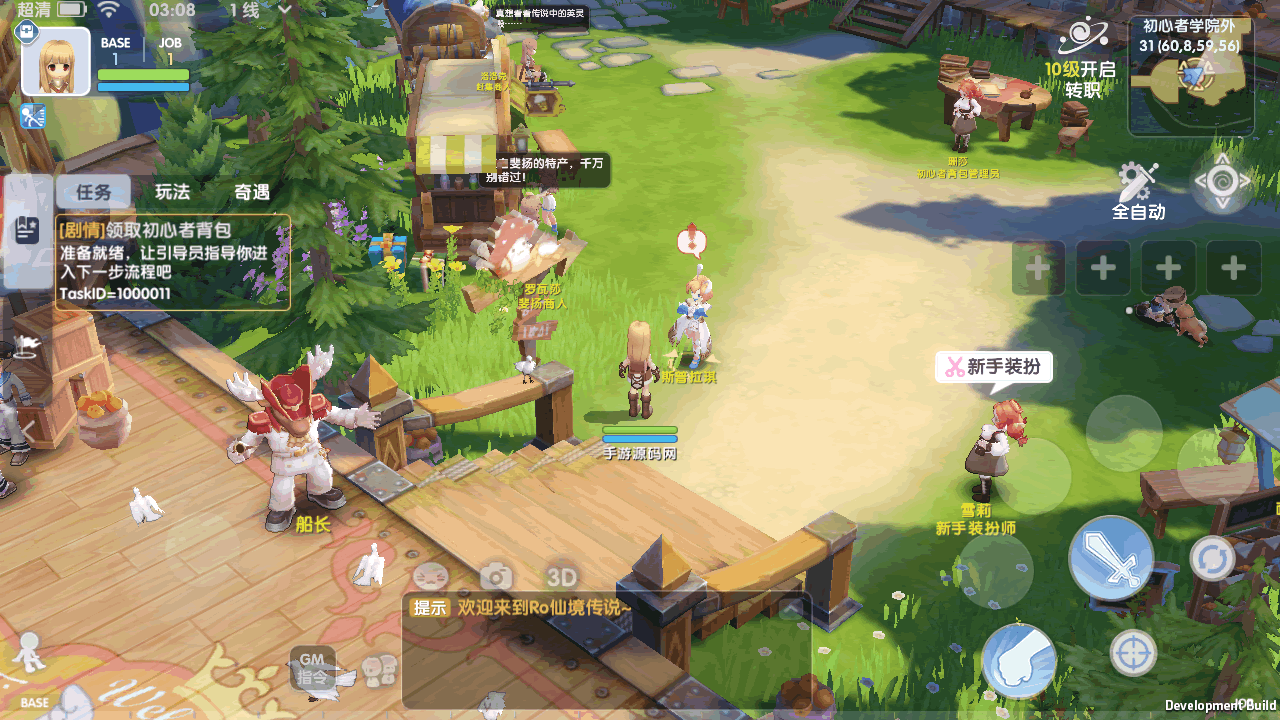Toggle the 3D view button
Screen dimensions: 1280x720
pos(562,577)
